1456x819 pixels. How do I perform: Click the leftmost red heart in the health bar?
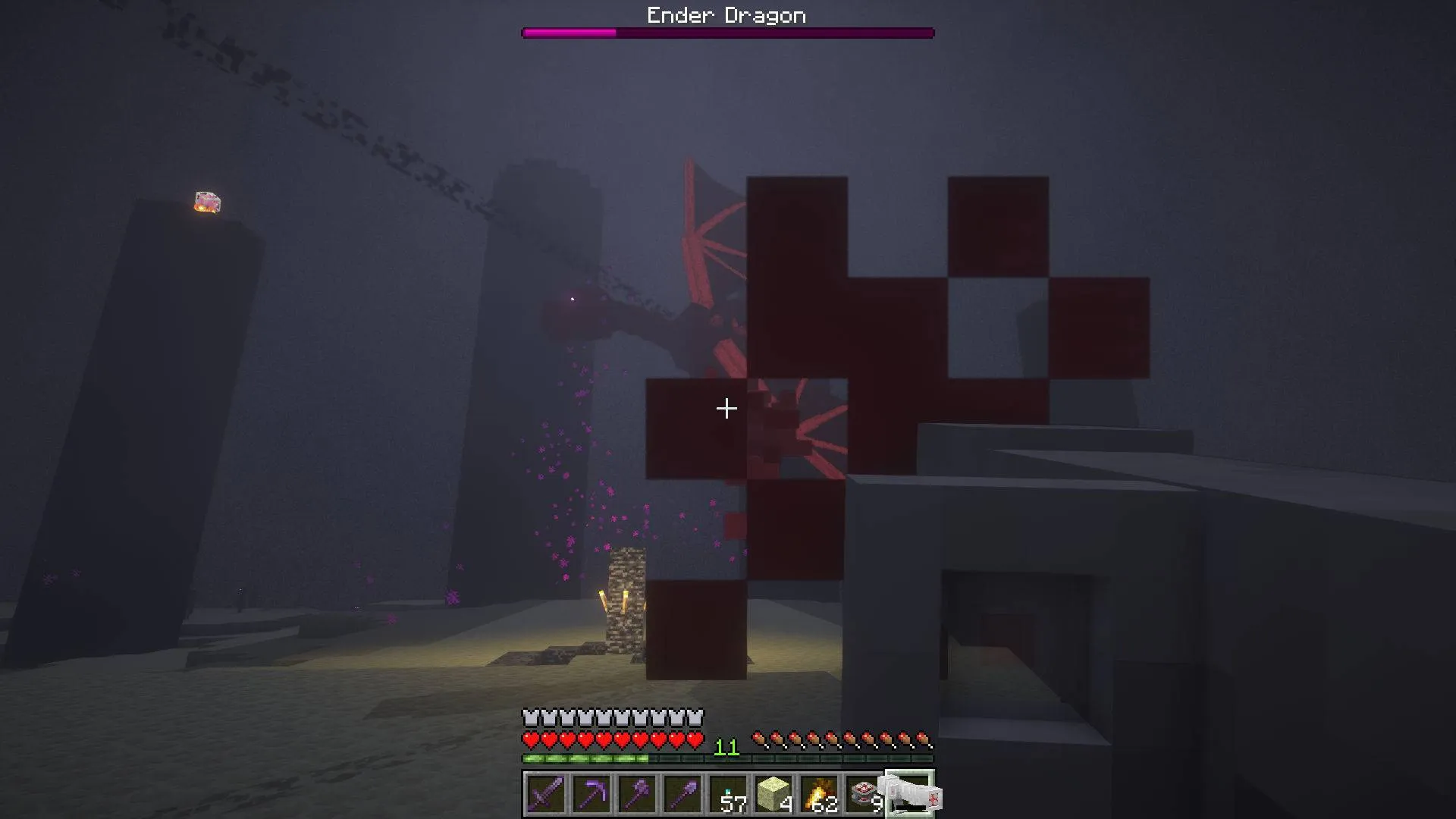tap(529, 739)
